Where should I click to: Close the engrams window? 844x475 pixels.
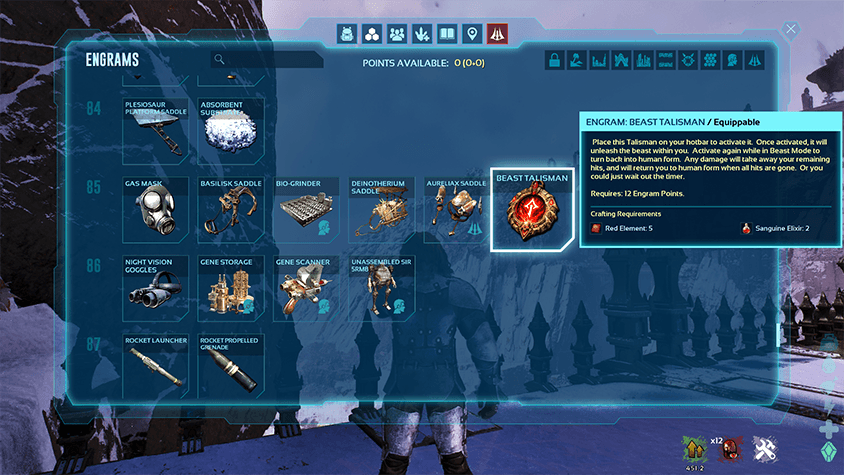791,29
